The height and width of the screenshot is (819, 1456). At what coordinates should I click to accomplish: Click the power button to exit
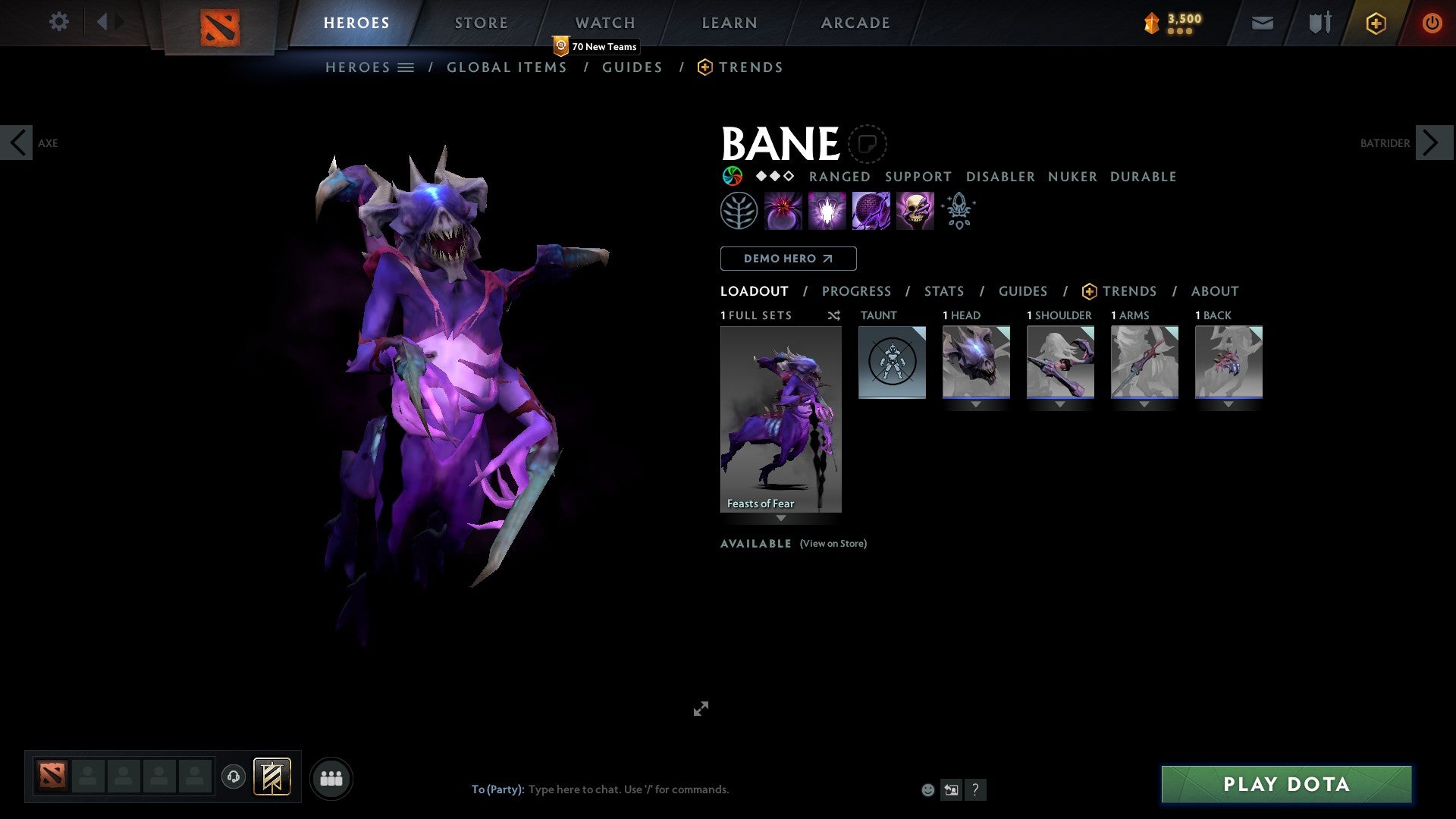pyautogui.click(x=1432, y=23)
